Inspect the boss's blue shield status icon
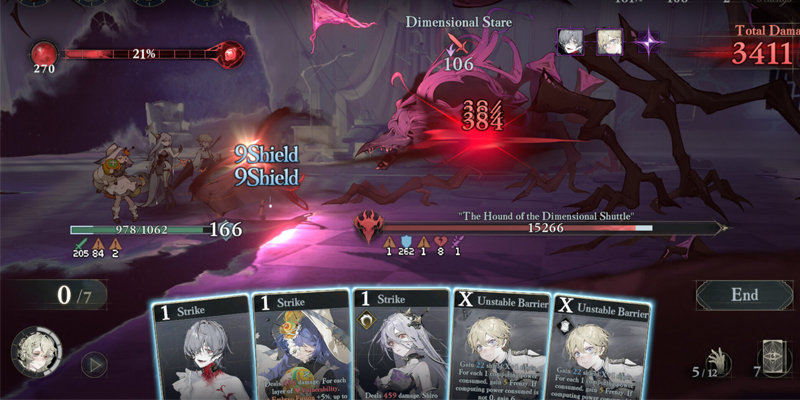The height and width of the screenshot is (400, 800). (406, 241)
